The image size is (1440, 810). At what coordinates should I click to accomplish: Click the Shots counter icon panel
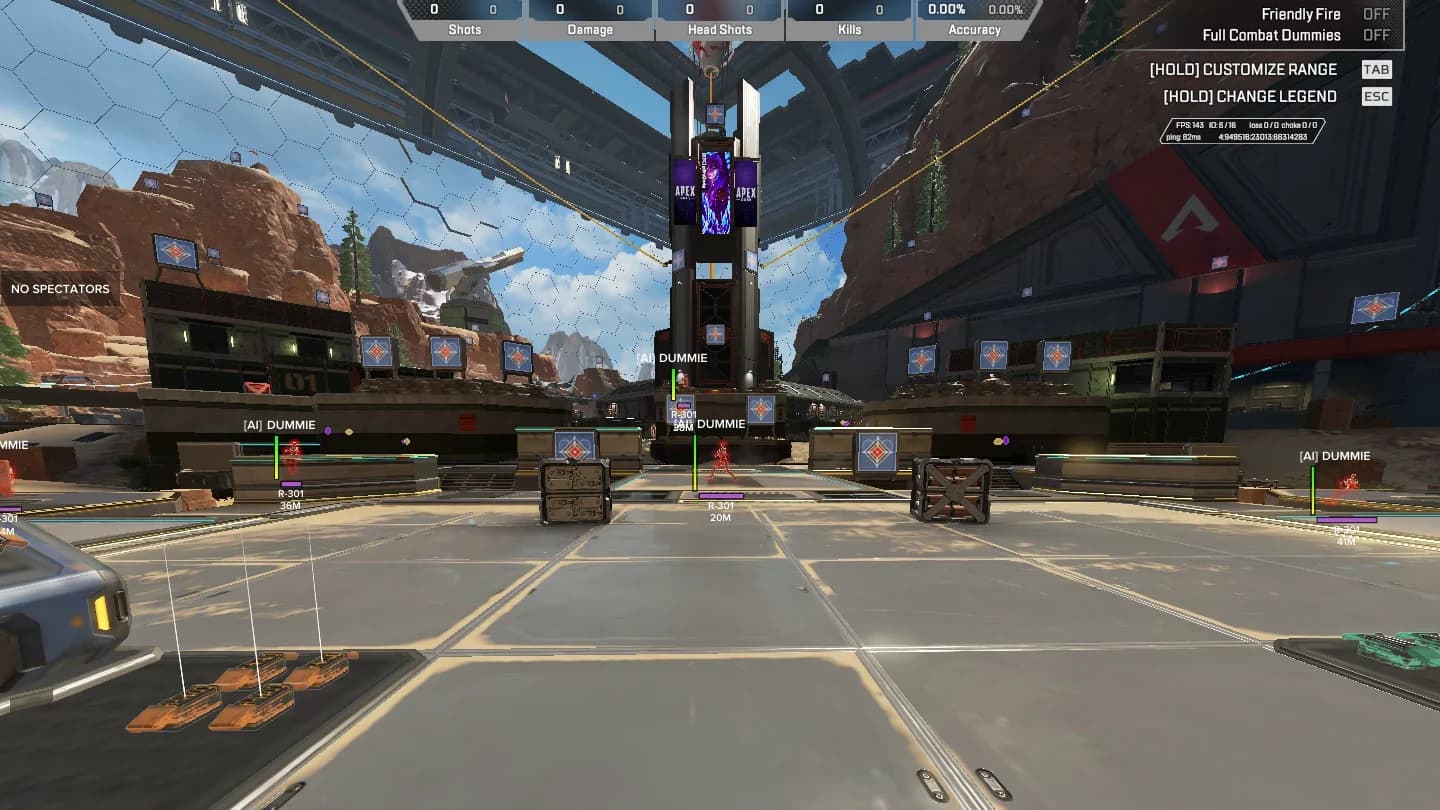tap(464, 19)
